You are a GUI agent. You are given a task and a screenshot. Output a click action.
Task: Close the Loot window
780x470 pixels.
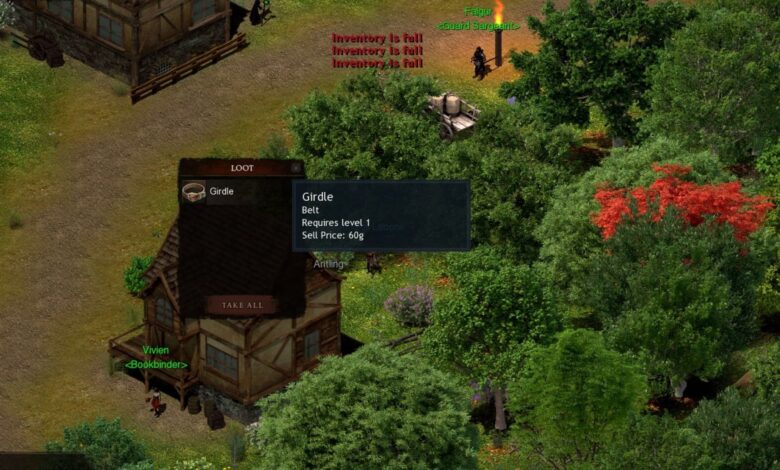[296, 168]
